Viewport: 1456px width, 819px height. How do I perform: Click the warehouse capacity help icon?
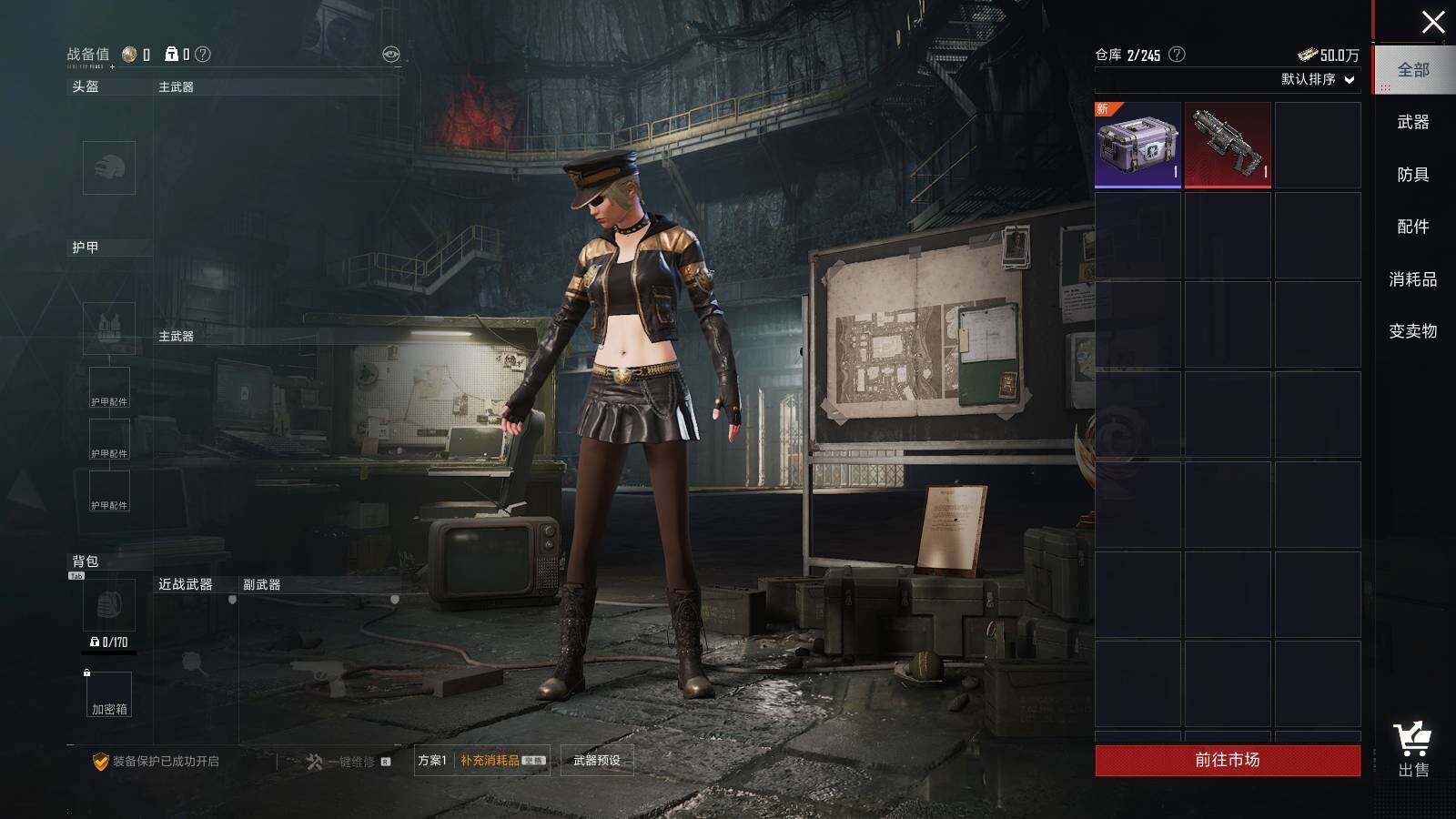coord(1177,55)
